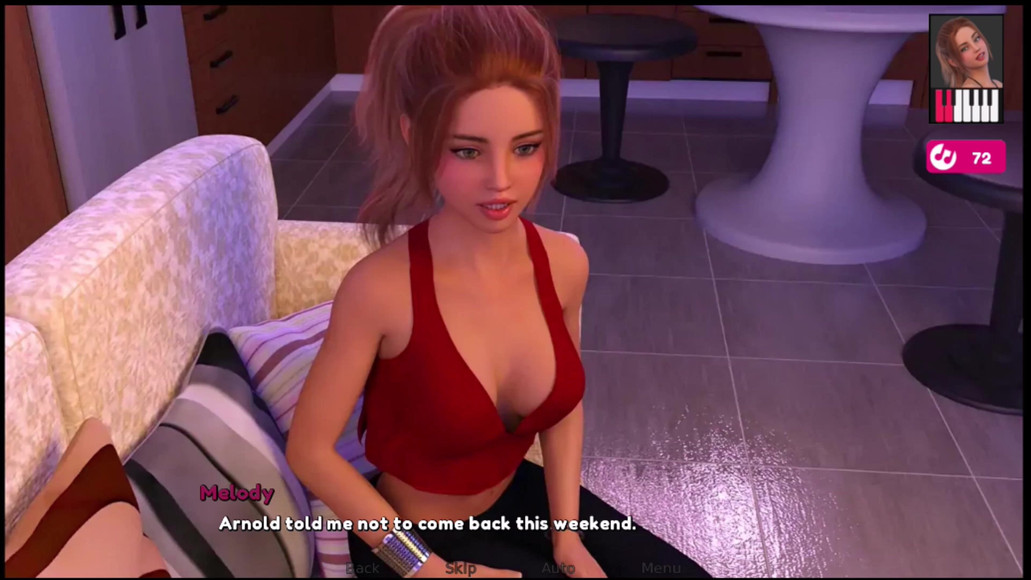Go back using the Back button
The width and height of the screenshot is (1031, 580).
(x=362, y=568)
